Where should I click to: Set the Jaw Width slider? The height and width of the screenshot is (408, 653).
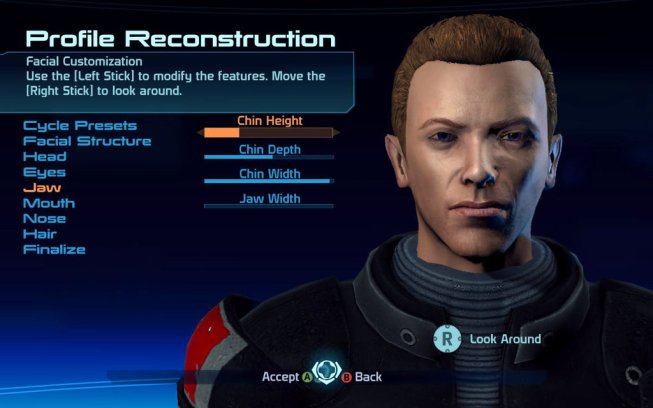(269, 205)
